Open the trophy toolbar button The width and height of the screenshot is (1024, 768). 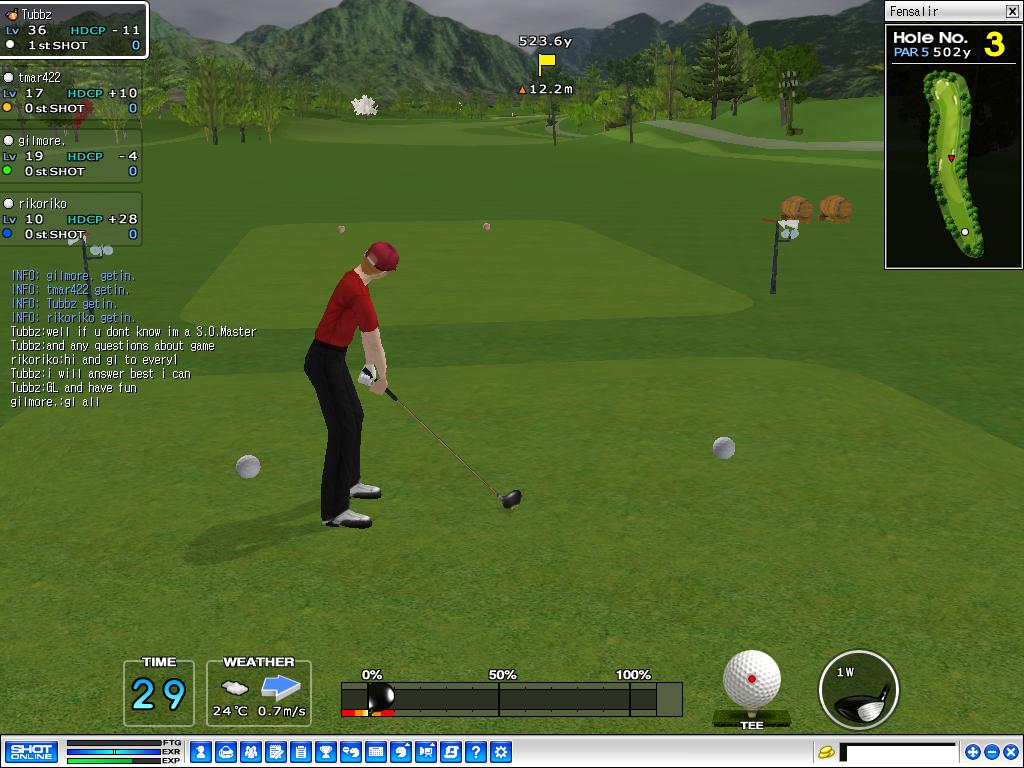(x=326, y=752)
